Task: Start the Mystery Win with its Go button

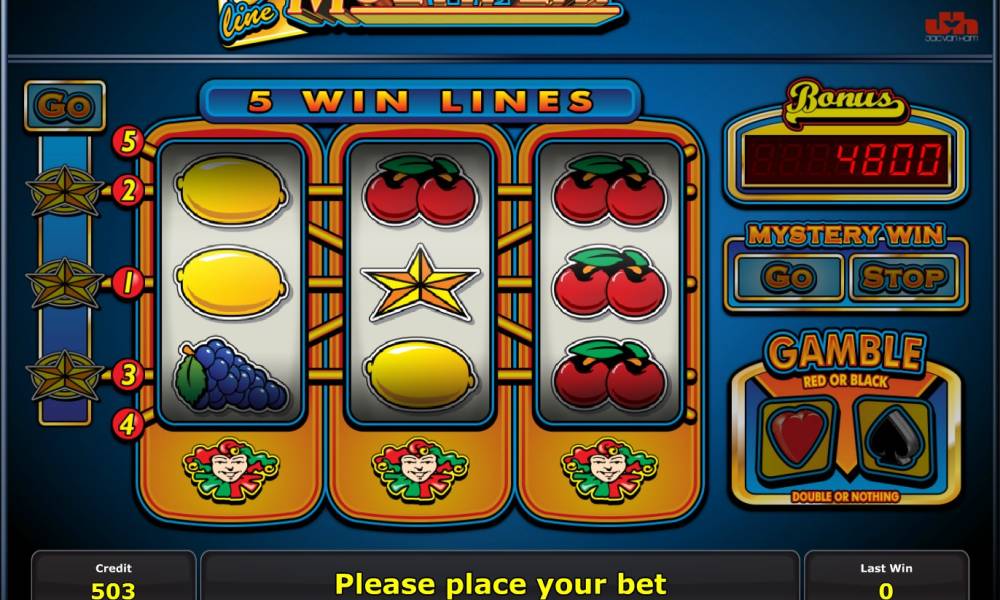Action: 787,277
